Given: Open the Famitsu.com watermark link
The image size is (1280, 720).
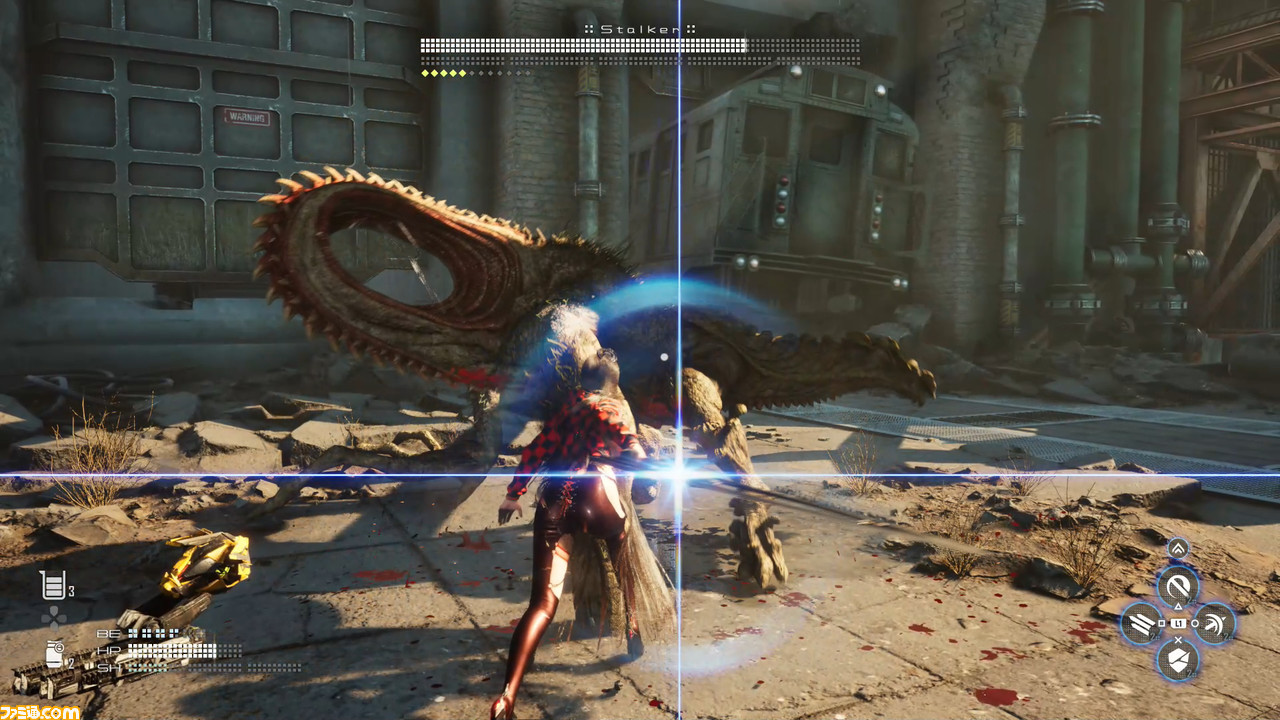Looking at the screenshot, I should (x=40, y=712).
